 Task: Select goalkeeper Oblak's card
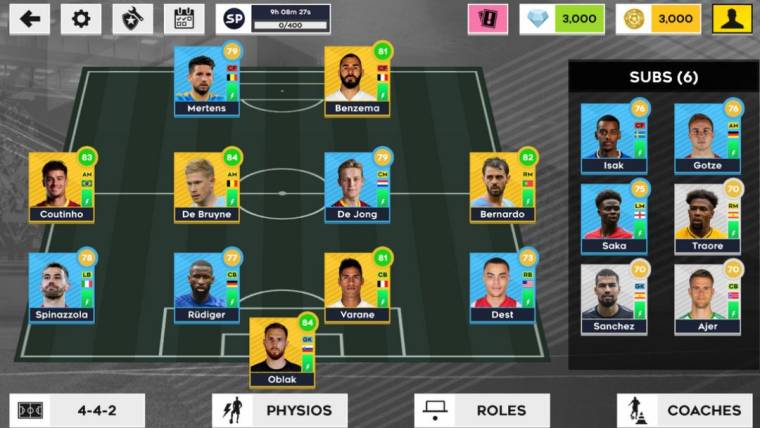(282, 351)
